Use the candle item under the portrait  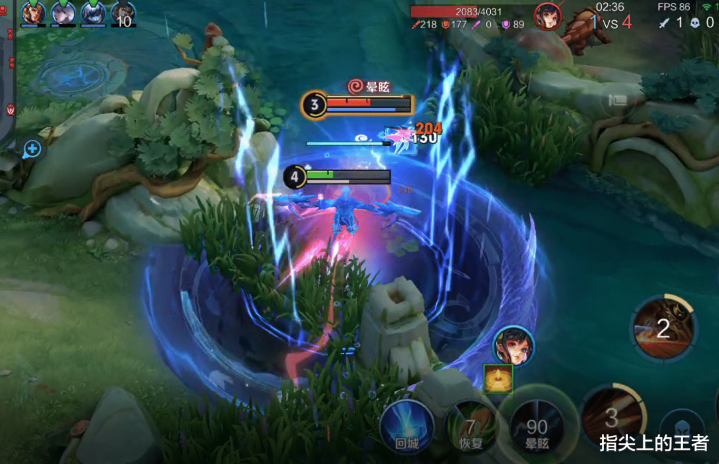pyautogui.click(x=498, y=378)
